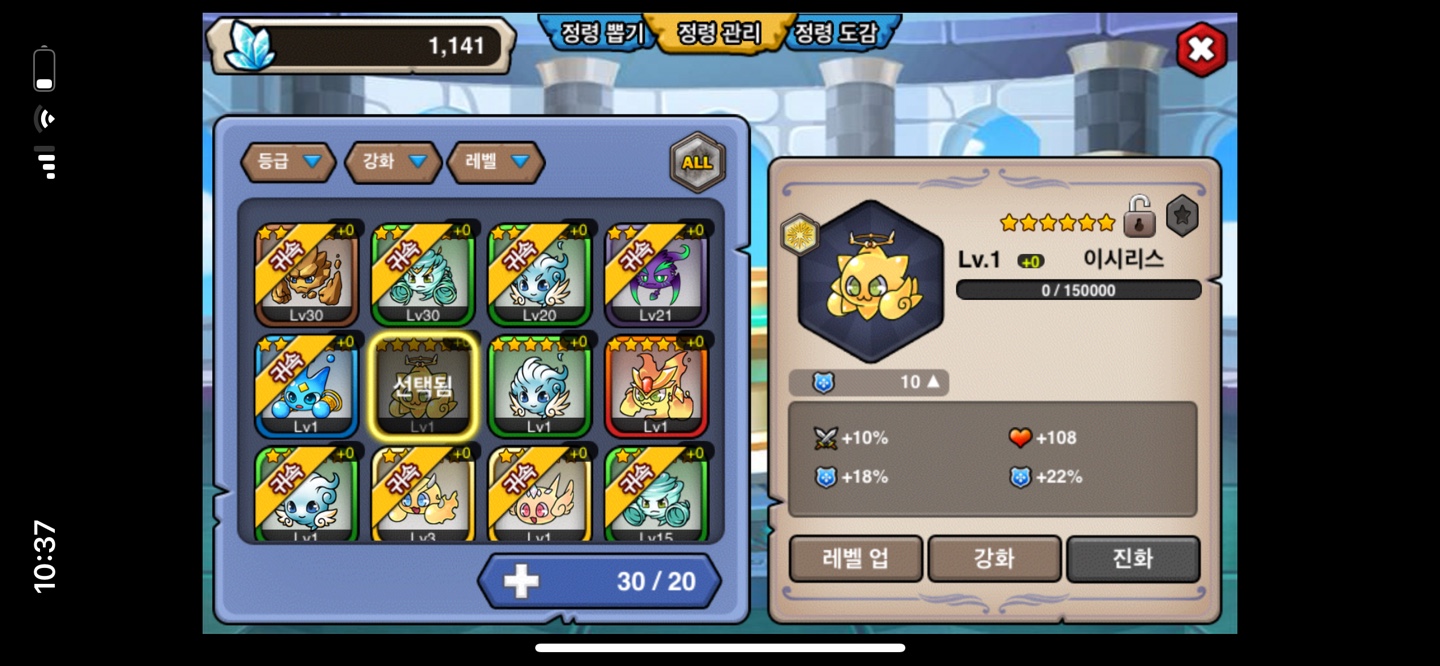Toggle the padlock on 이시리스
This screenshot has width=1440, height=666.
[x=1139, y=216]
